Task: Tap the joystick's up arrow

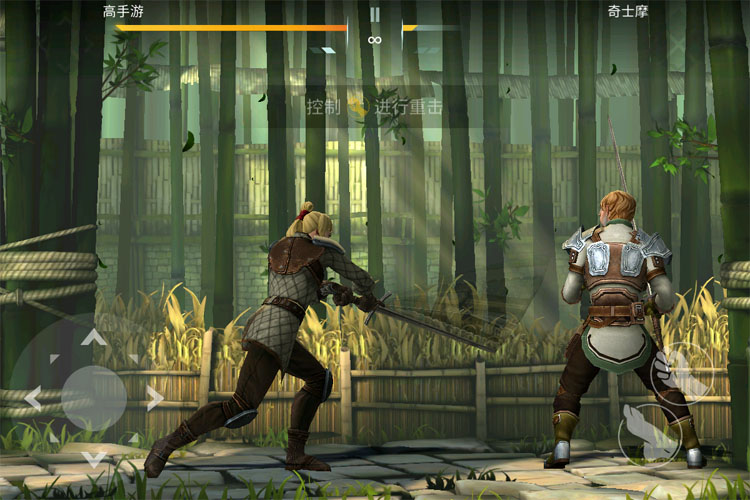Action: point(94,338)
